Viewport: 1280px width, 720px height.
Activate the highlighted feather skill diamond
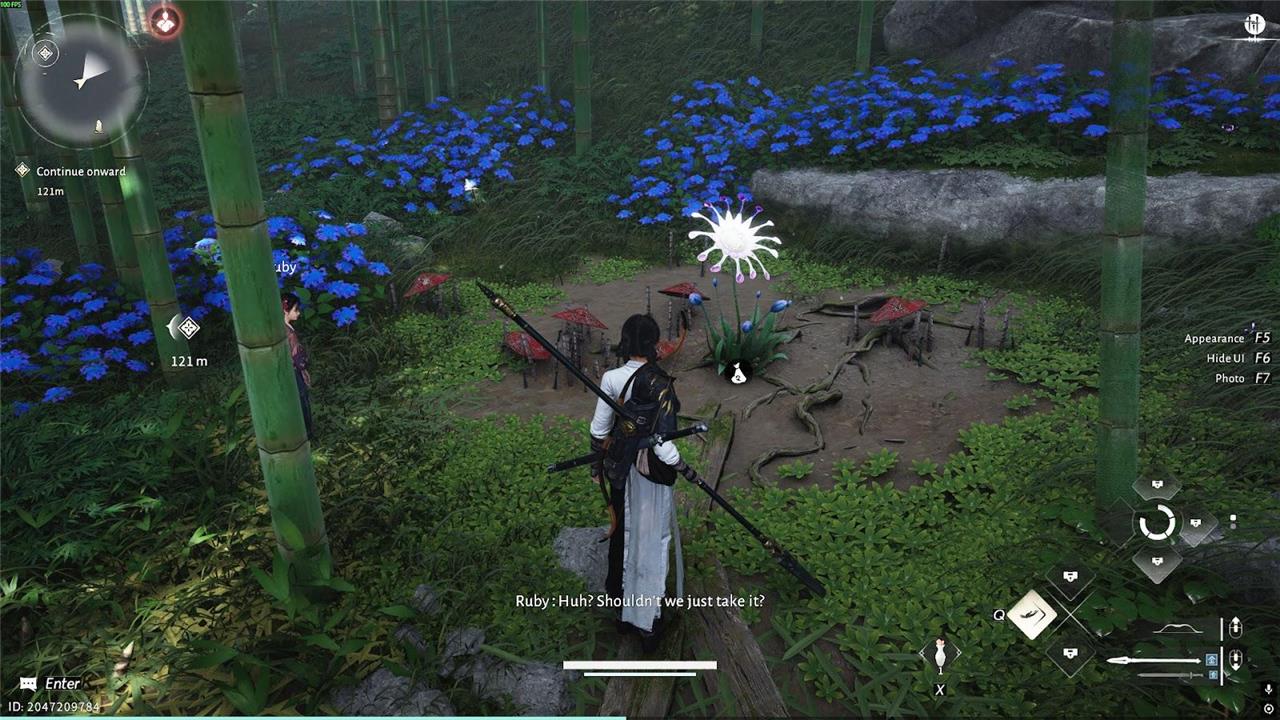coord(1032,614)
